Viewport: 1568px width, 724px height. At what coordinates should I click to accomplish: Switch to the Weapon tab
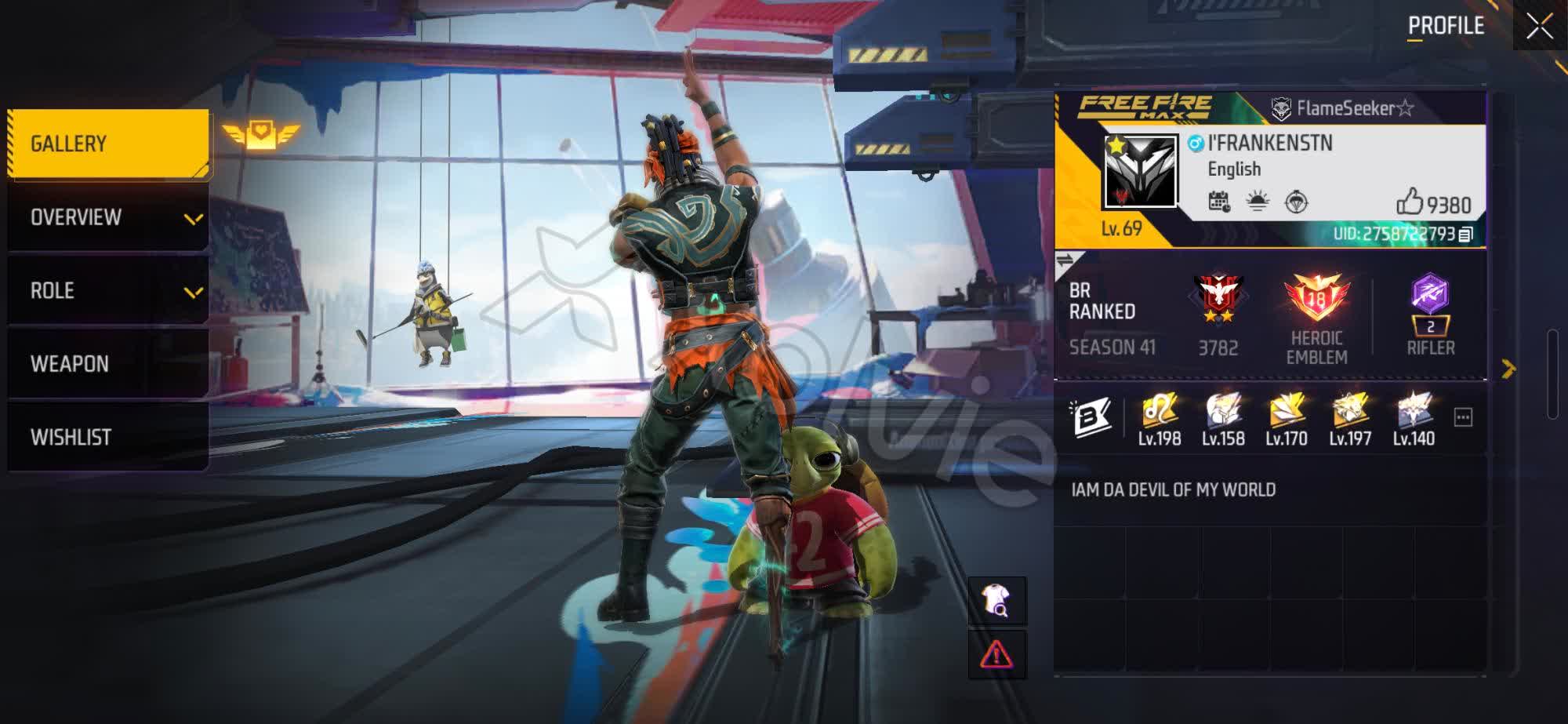tap(108, 364)
